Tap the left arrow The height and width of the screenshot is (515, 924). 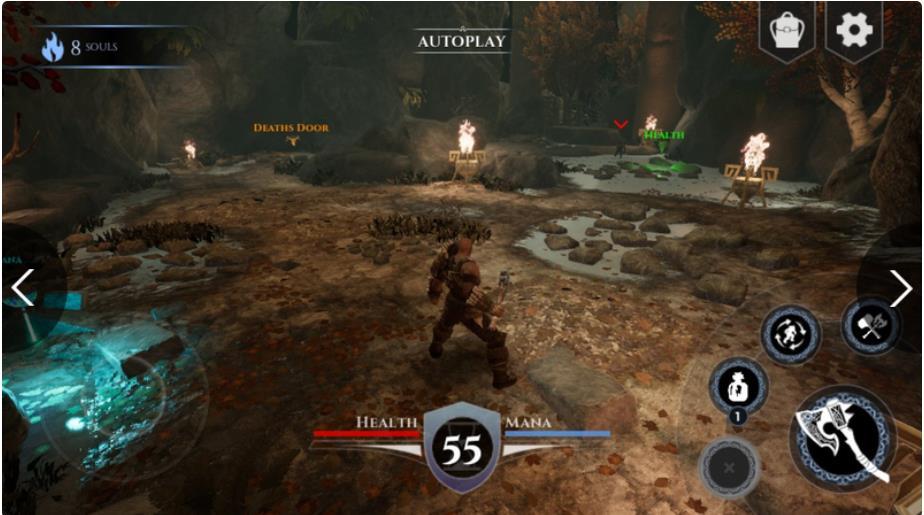pyautogui.click(x=23, y=288)
